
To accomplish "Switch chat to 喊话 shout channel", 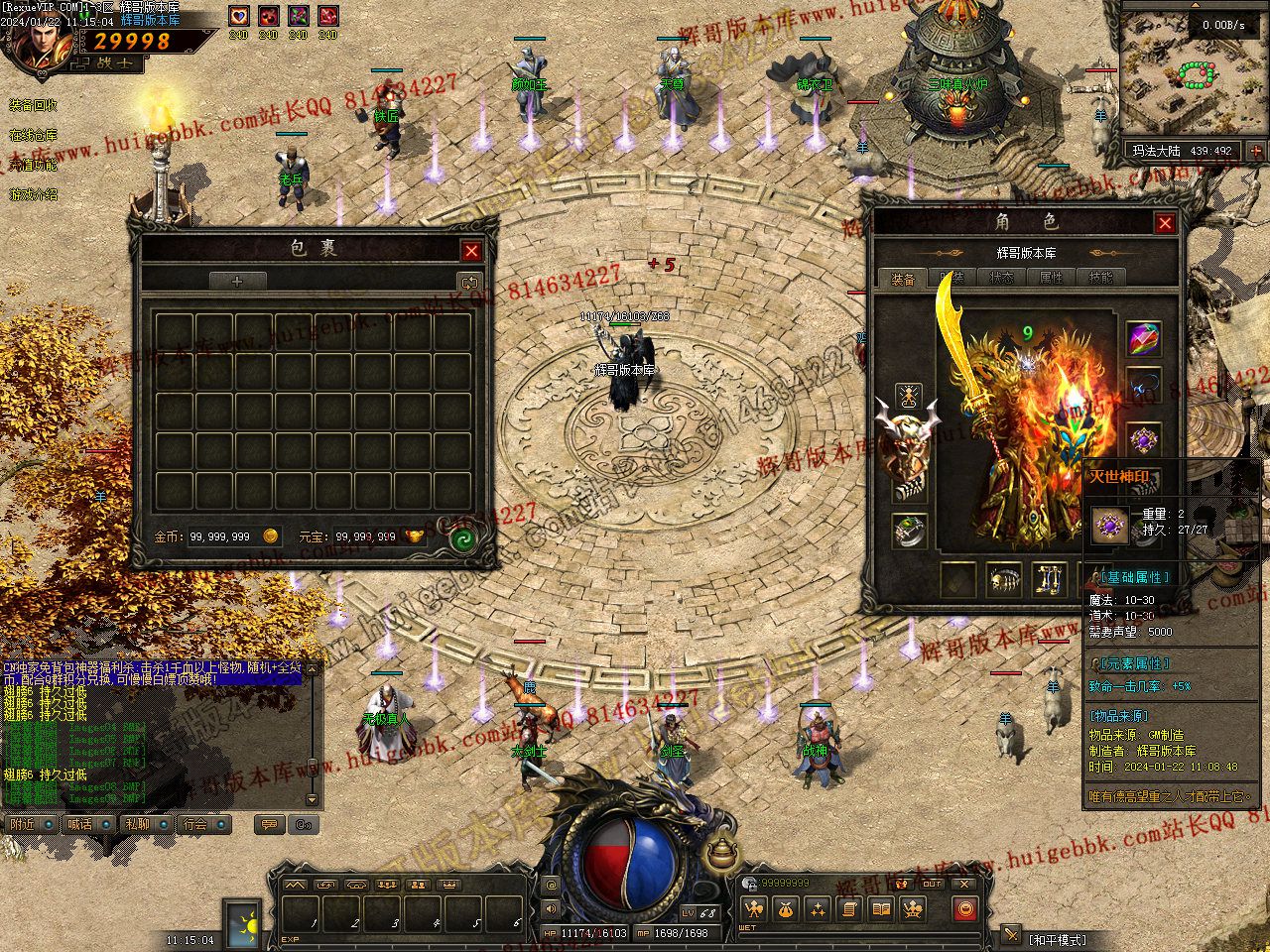I will tap(81, 824).
